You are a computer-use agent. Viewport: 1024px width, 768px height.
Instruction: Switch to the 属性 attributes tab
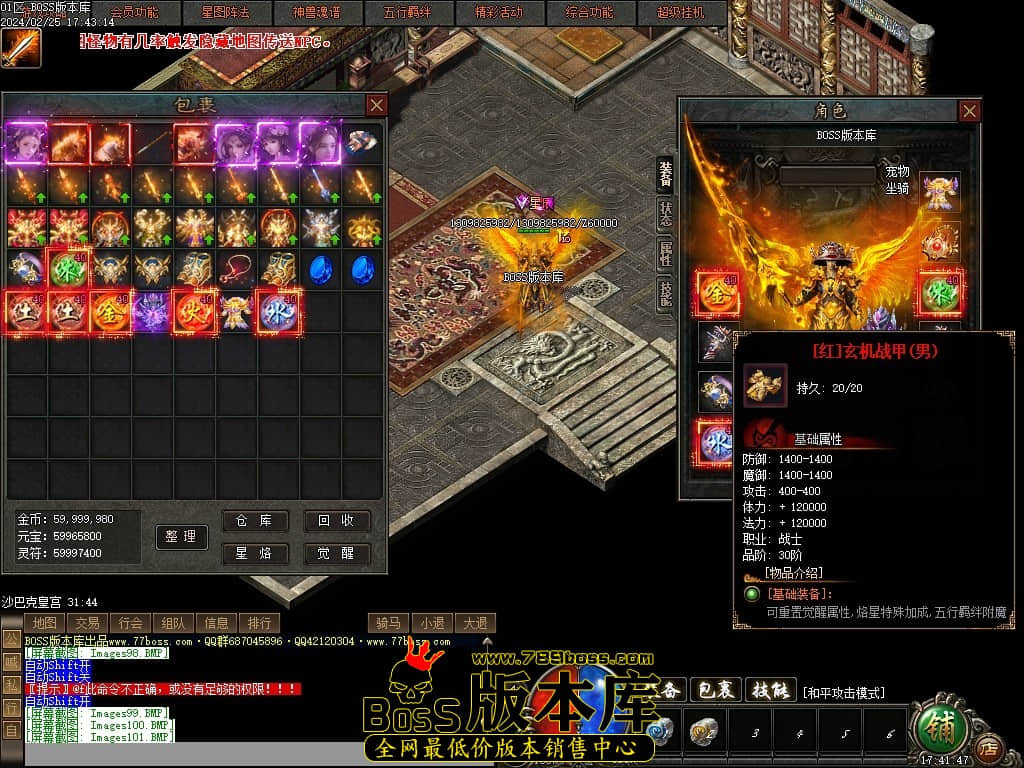[x=665, y=253]
